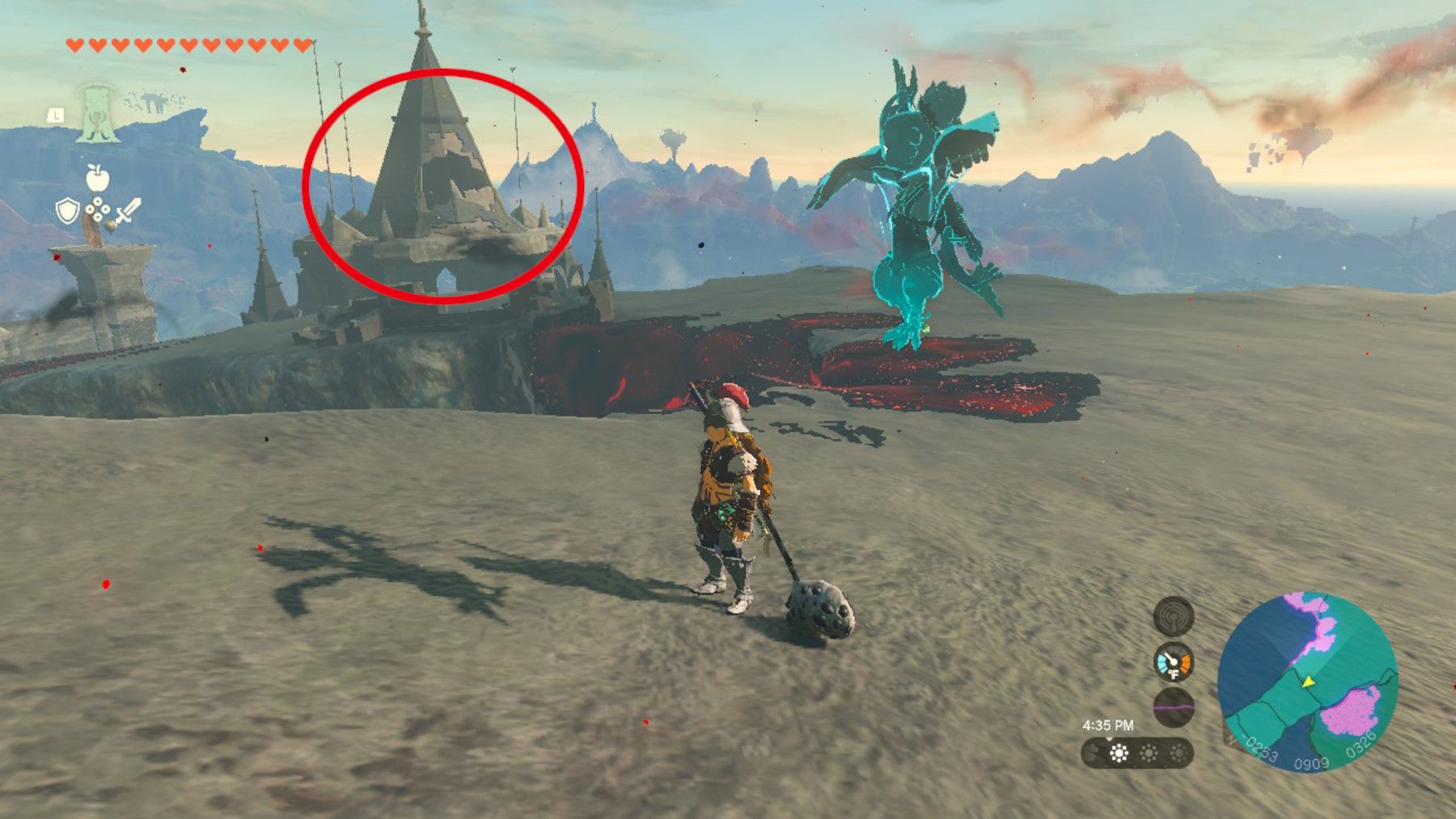Open the Fahrenheit temperature gauge
Image resolution: width=1456 pixels, height=819 pixels.
click(x=1174, y=663)
